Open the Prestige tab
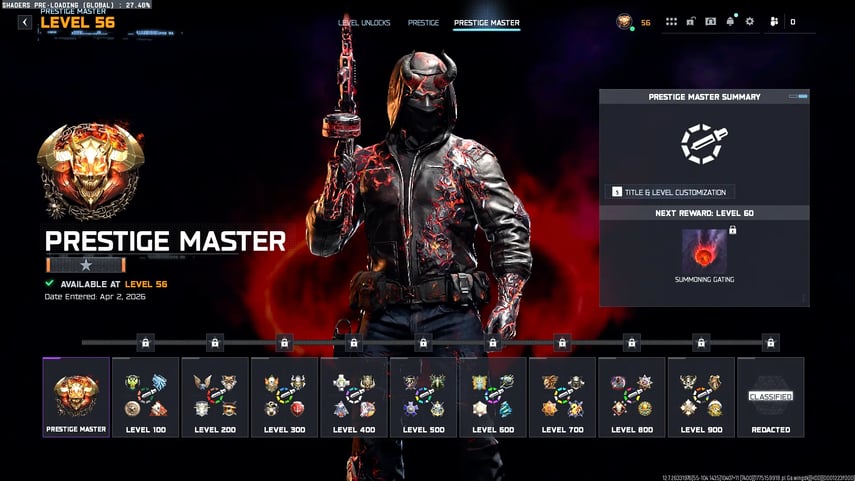855x481 pixels. coord(423,22)
